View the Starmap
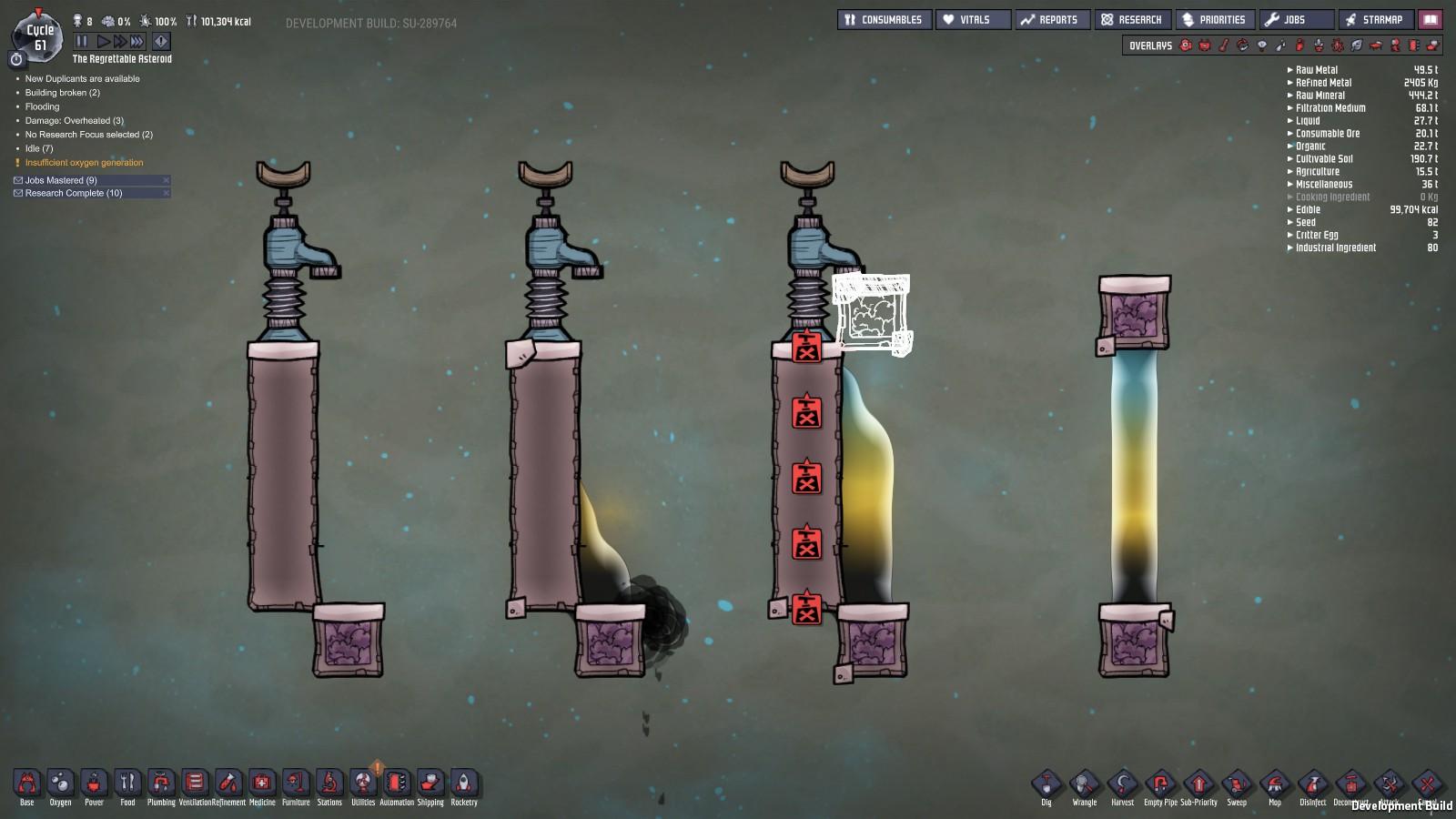Image resolution: width=1456 pixels, height=819 pixels. (1373, 19)
